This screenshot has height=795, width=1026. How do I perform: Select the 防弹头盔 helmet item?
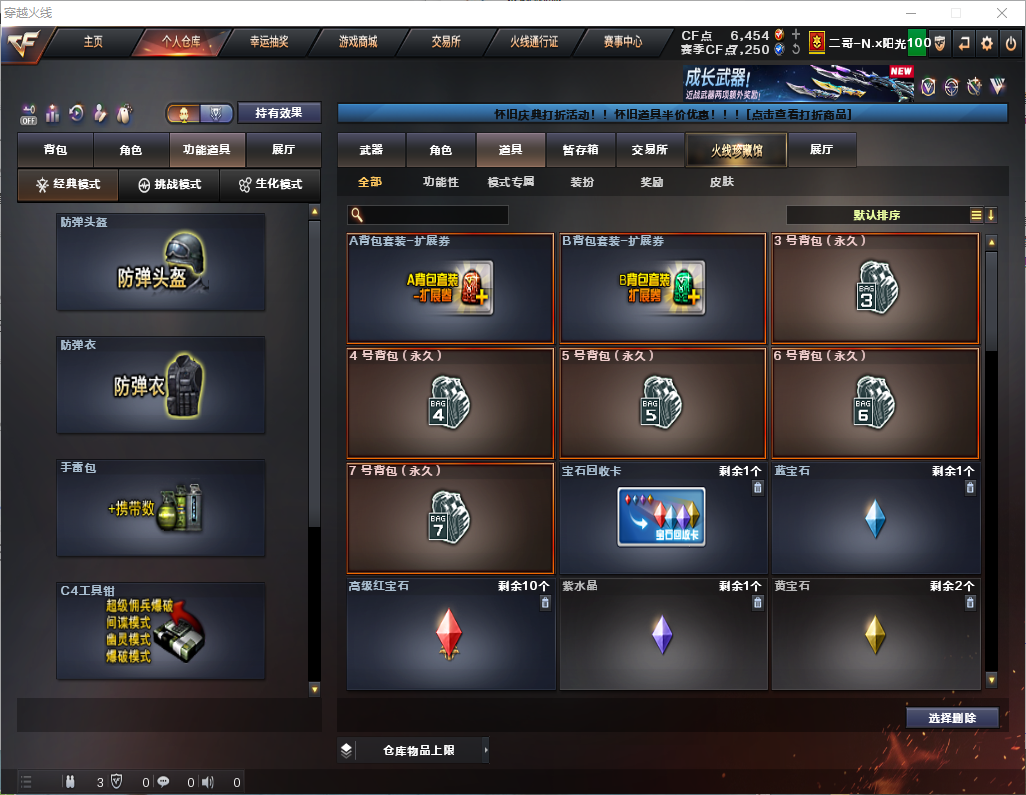click(x=161, y=262)
